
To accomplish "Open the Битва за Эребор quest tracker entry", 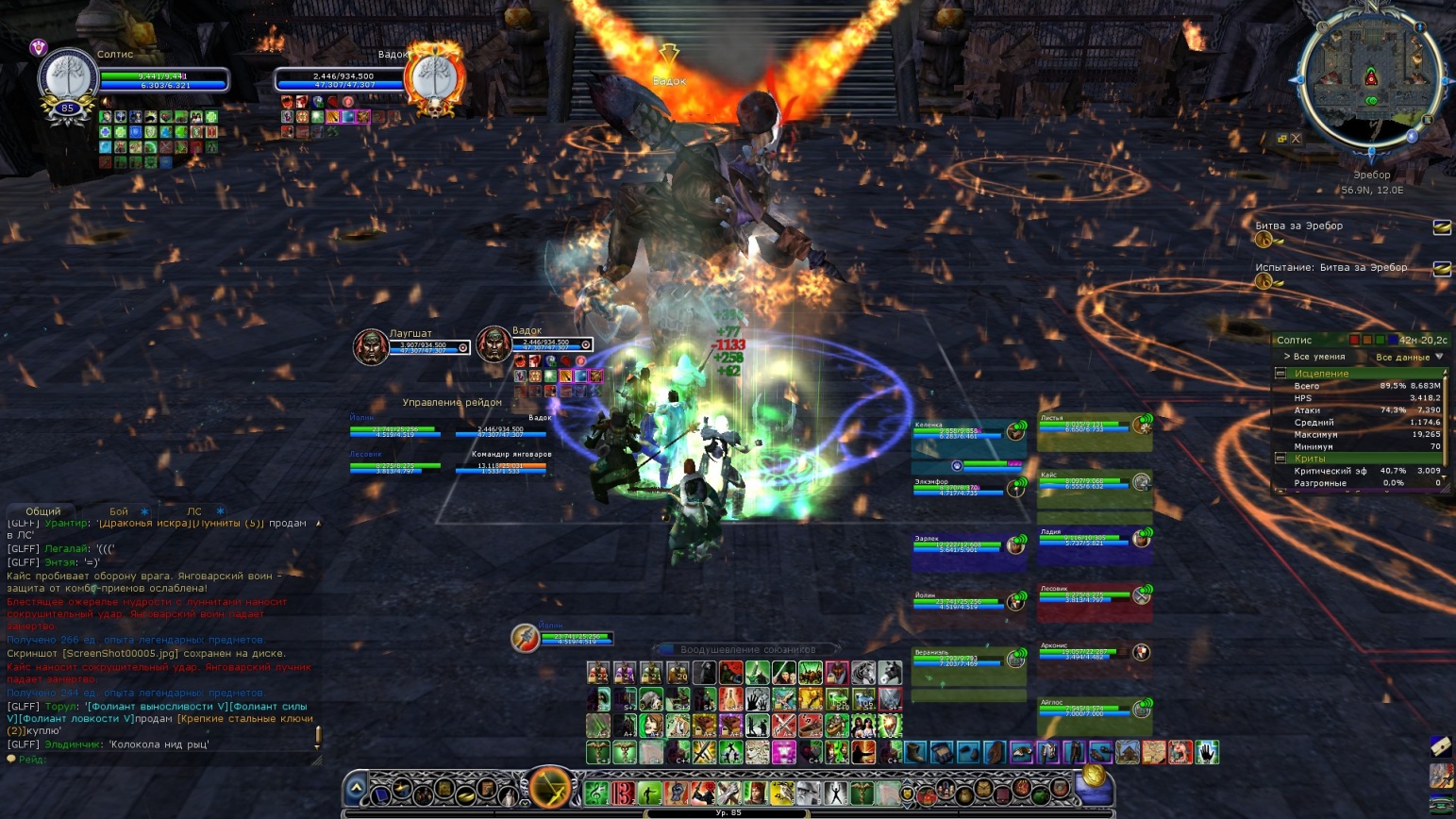I will [x=1298, y=226].
